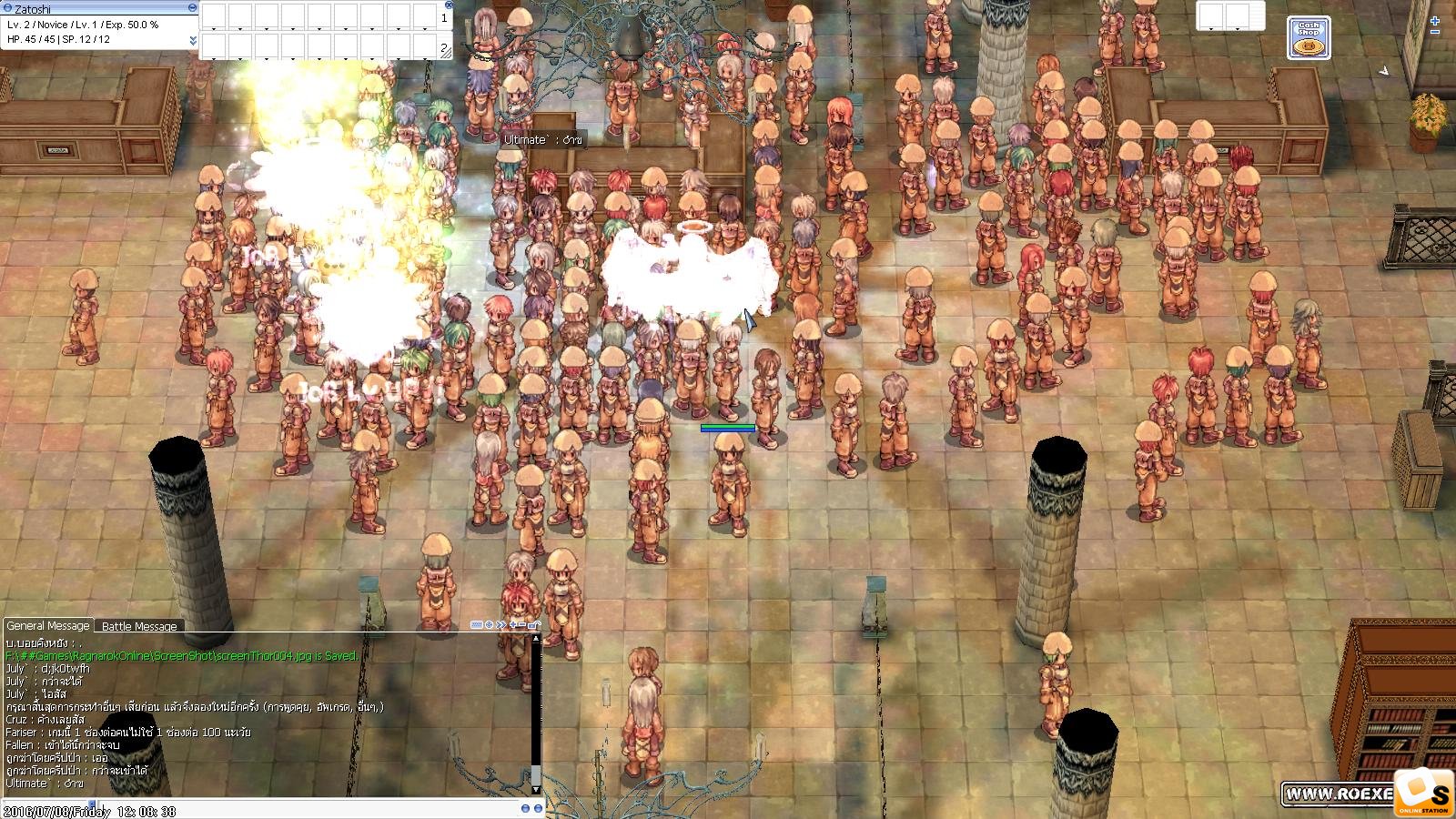
Task: Click the chat log scroll-up arrow
Action: tap(536, 640)
